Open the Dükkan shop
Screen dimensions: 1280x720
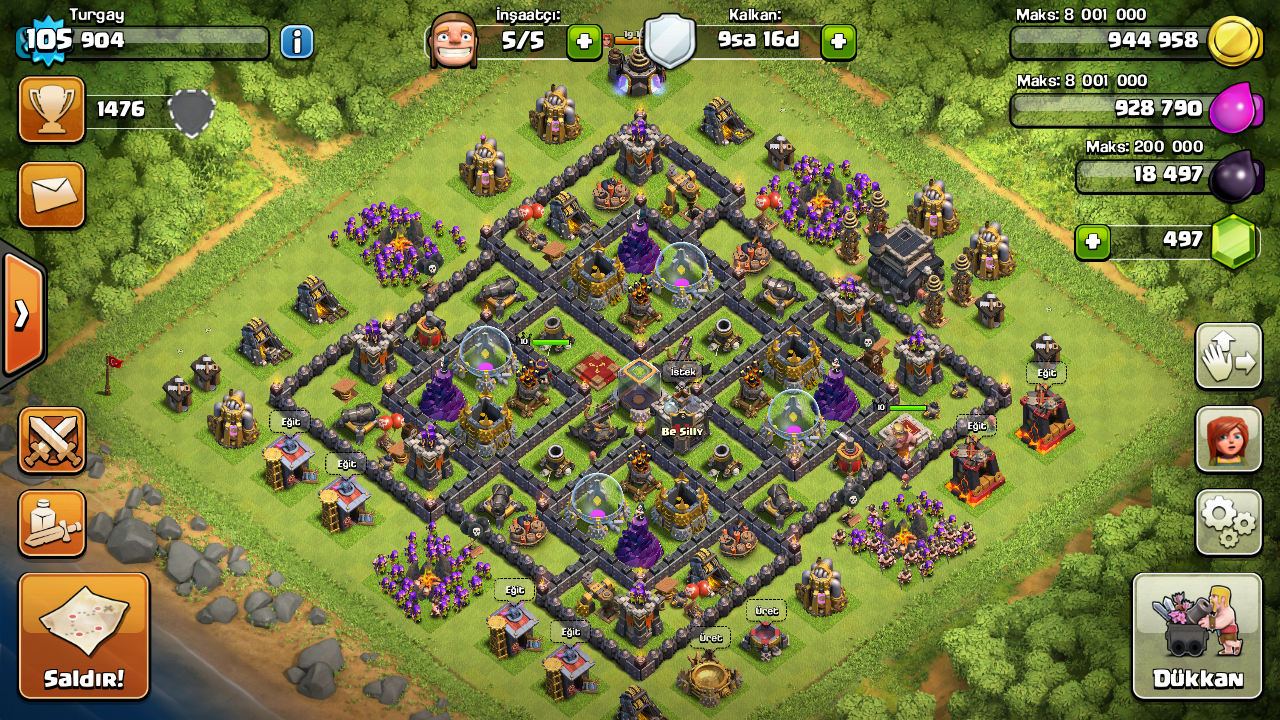coord(1197,635)
